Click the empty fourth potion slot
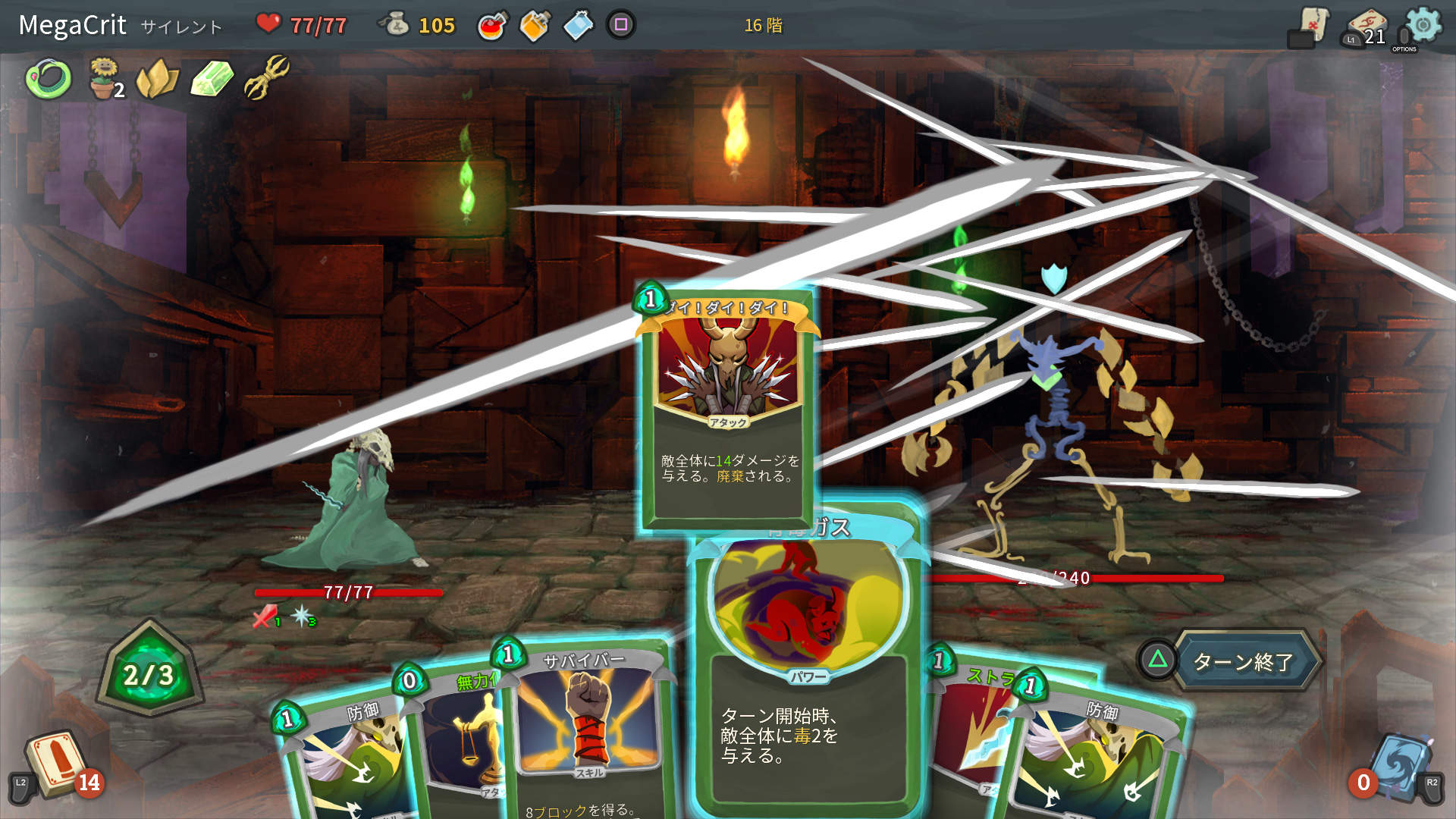Viewport: 1456px width, 819px height. 620,24
